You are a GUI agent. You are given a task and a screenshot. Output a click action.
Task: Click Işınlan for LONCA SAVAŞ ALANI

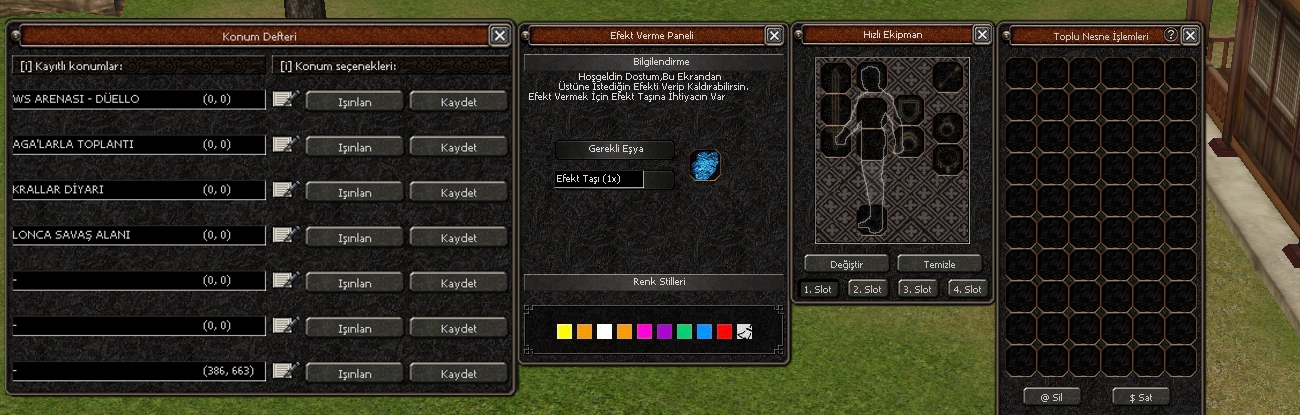(x=354, y=238)
